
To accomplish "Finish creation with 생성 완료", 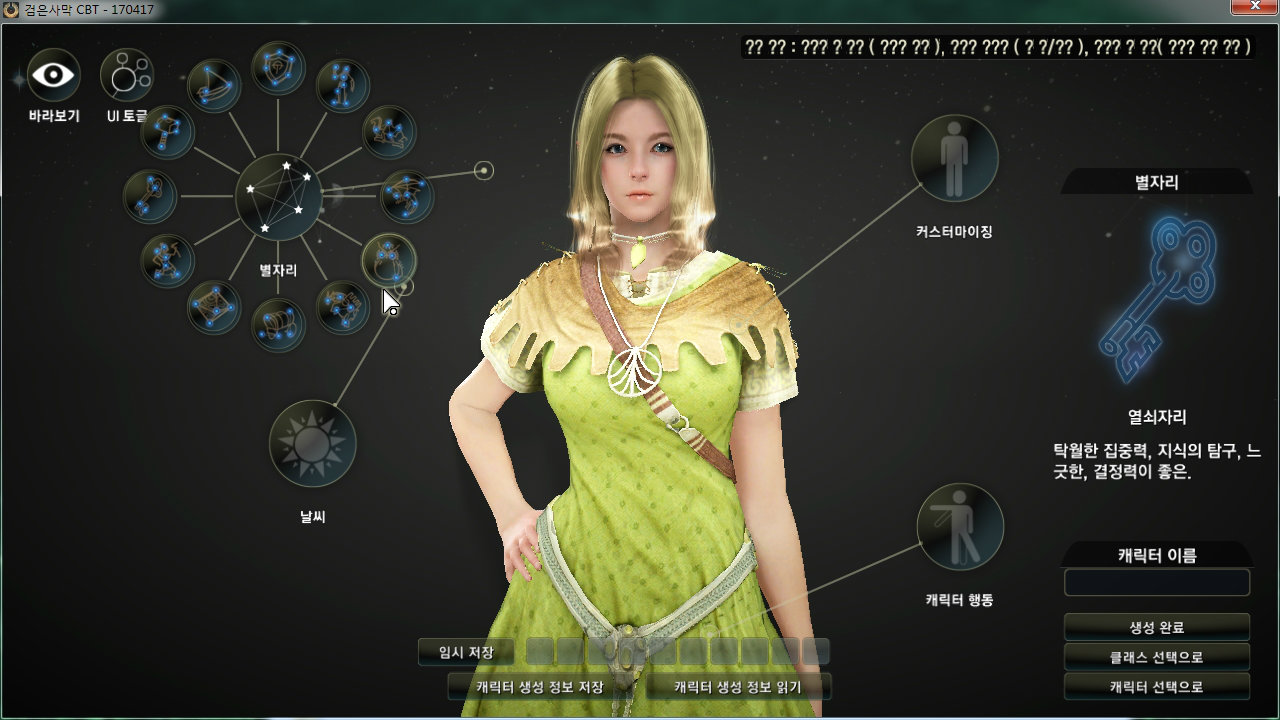I will [x=1156, y=627].
